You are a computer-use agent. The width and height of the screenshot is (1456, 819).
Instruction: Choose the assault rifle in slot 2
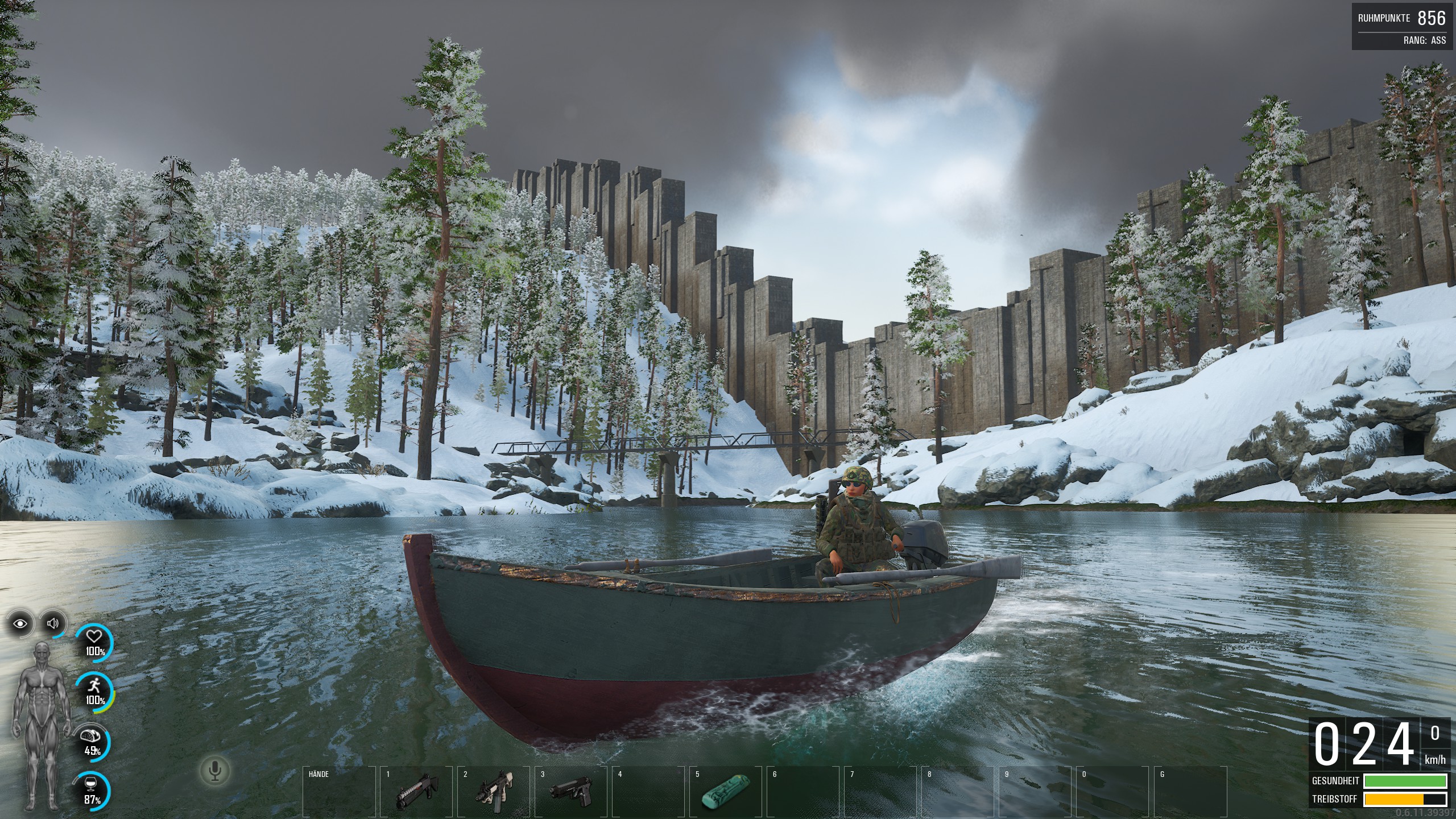(494, 792)
